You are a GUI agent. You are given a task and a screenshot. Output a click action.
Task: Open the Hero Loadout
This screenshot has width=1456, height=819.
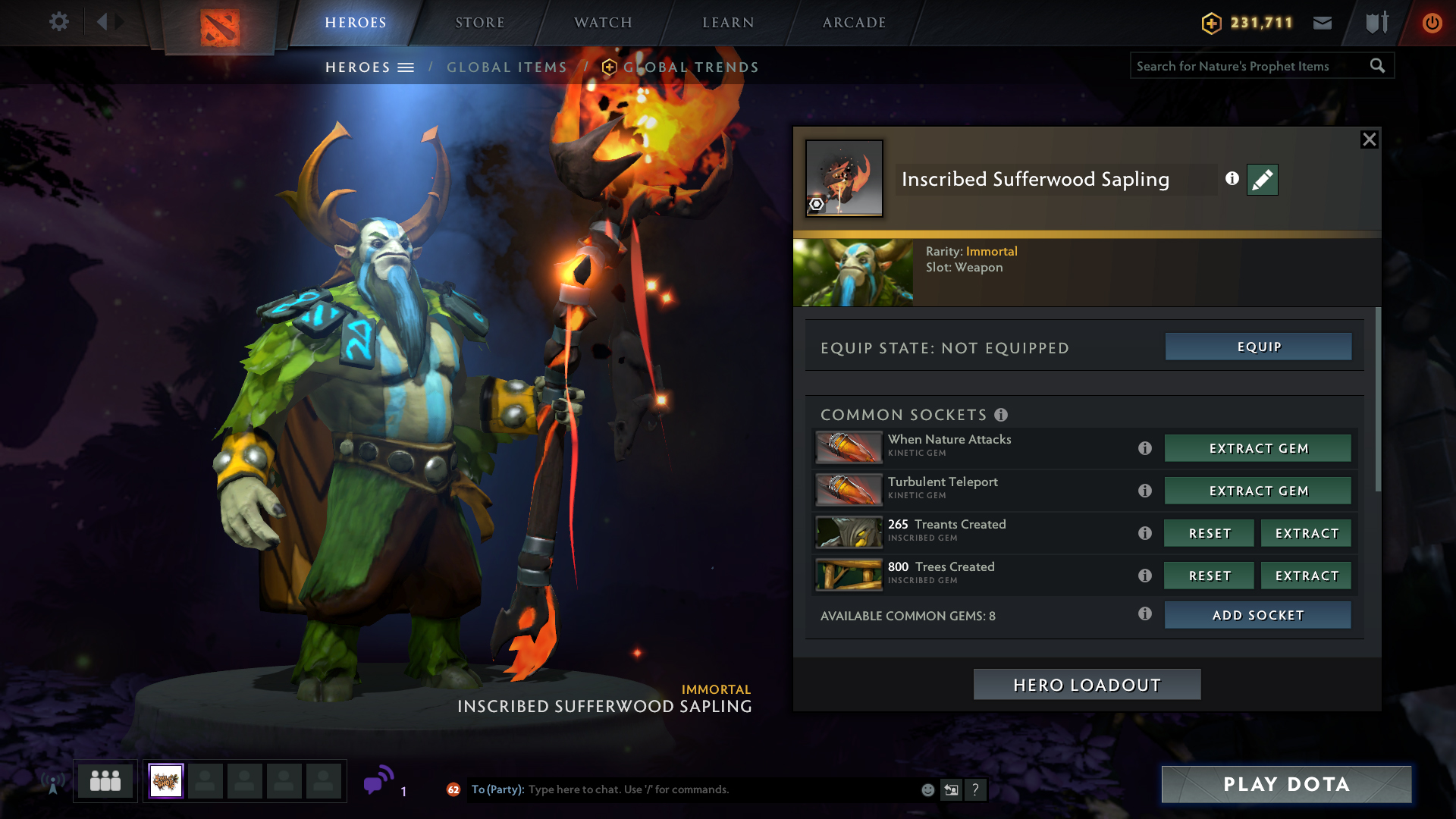1087,685
